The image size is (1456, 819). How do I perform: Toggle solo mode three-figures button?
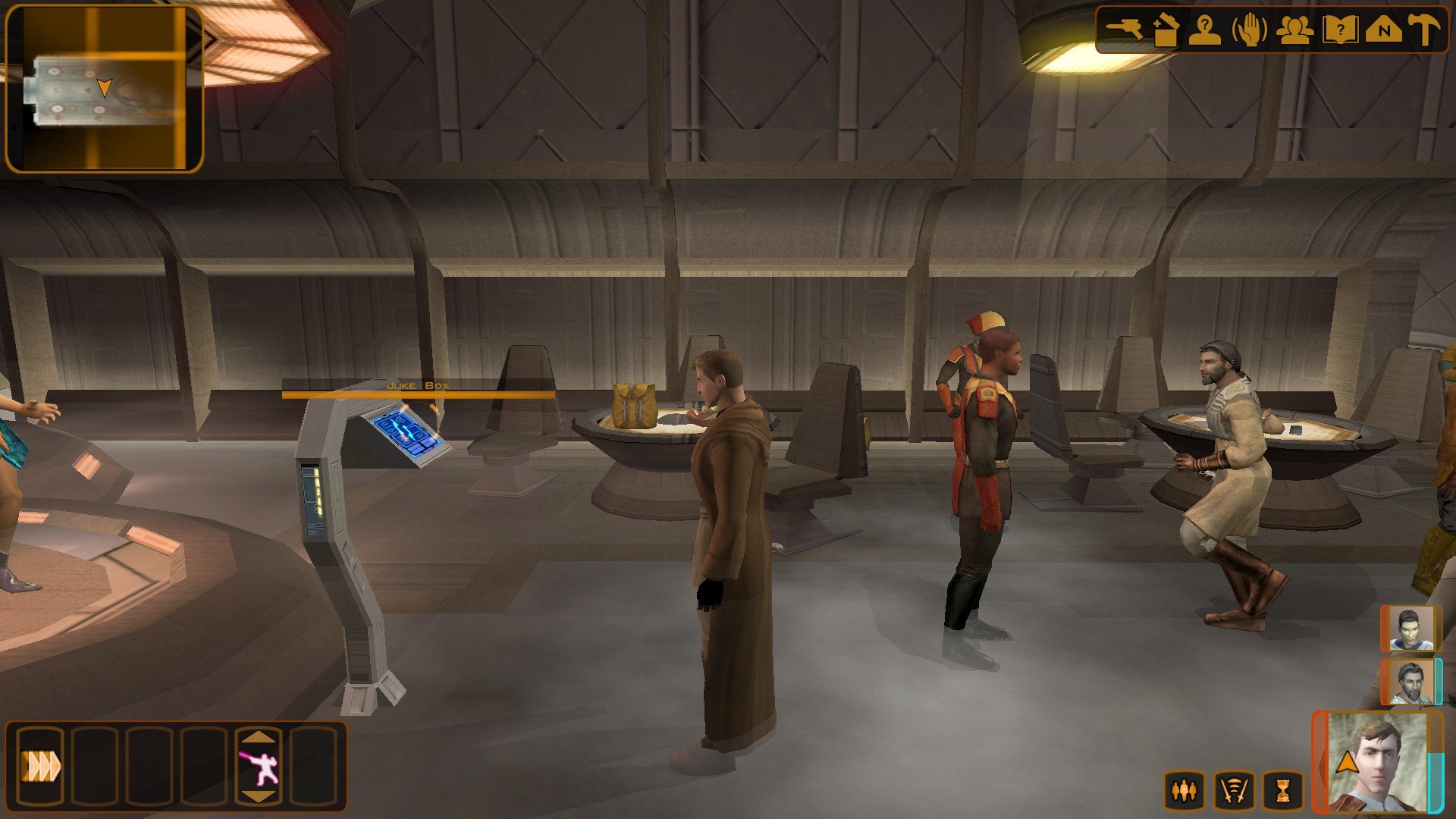pyautogui.click(x=1185, y=791)
